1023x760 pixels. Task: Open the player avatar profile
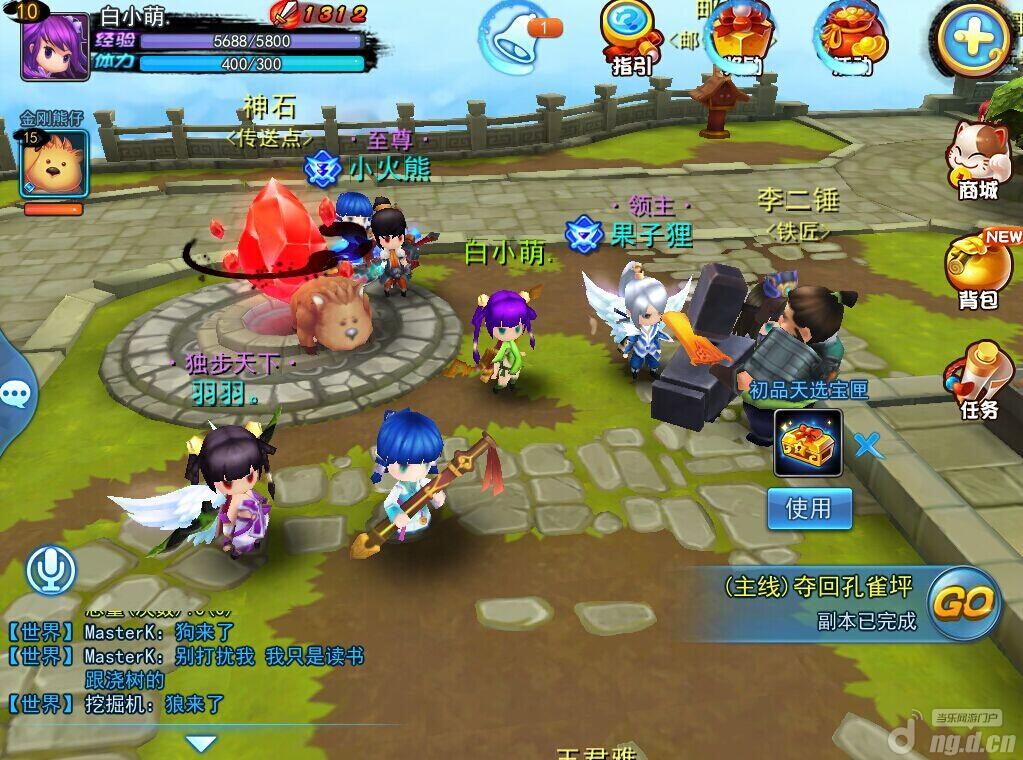[55, 44]
